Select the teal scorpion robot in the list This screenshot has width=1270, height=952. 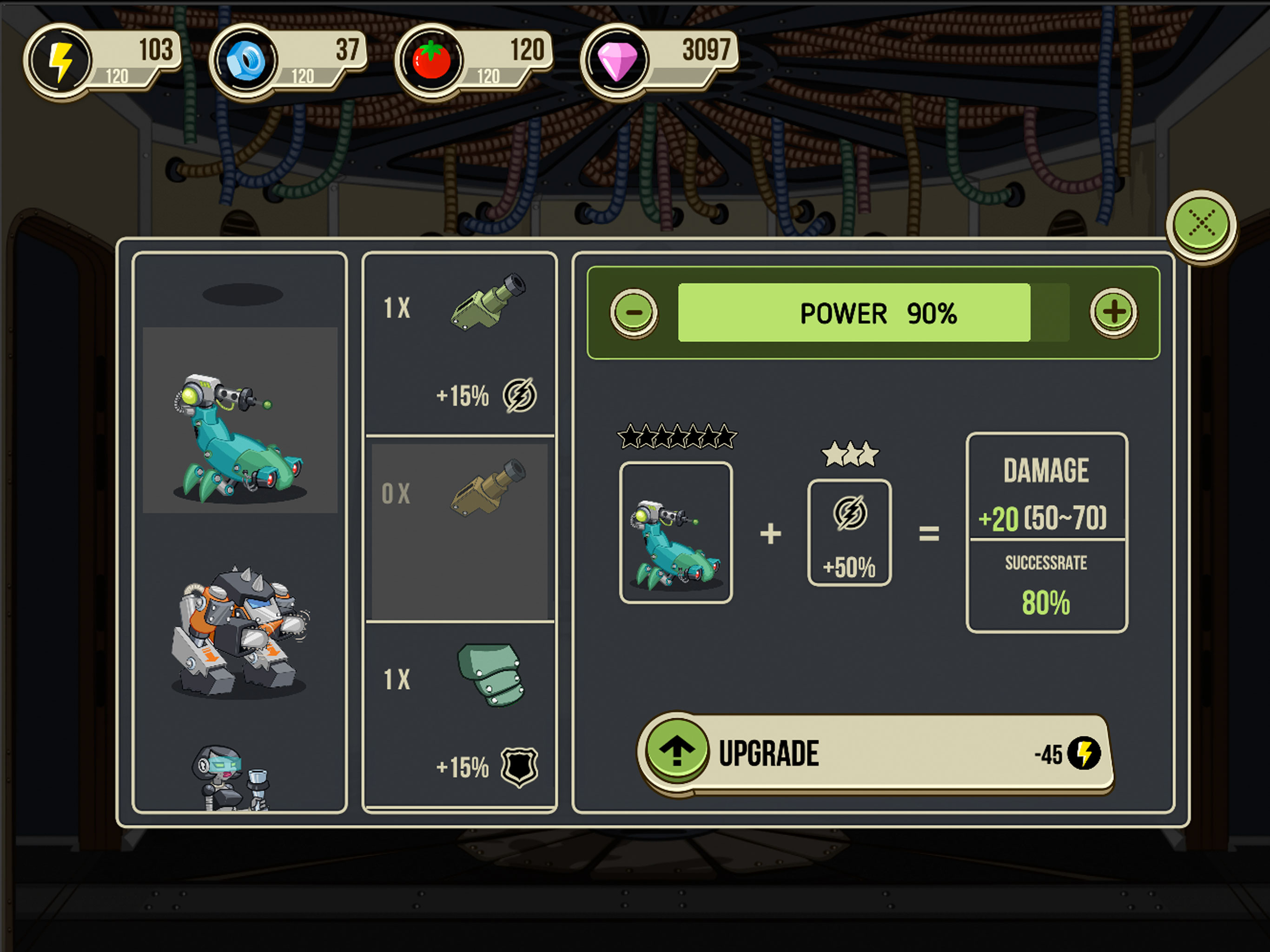pos(240,437)
